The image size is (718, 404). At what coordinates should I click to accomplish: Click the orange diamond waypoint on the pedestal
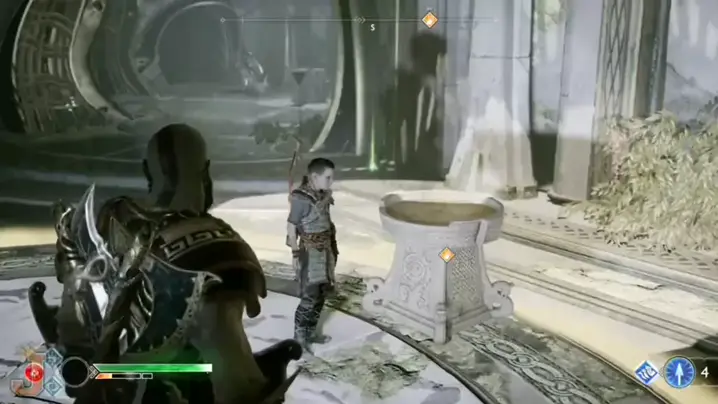click(x=447, y=255)
